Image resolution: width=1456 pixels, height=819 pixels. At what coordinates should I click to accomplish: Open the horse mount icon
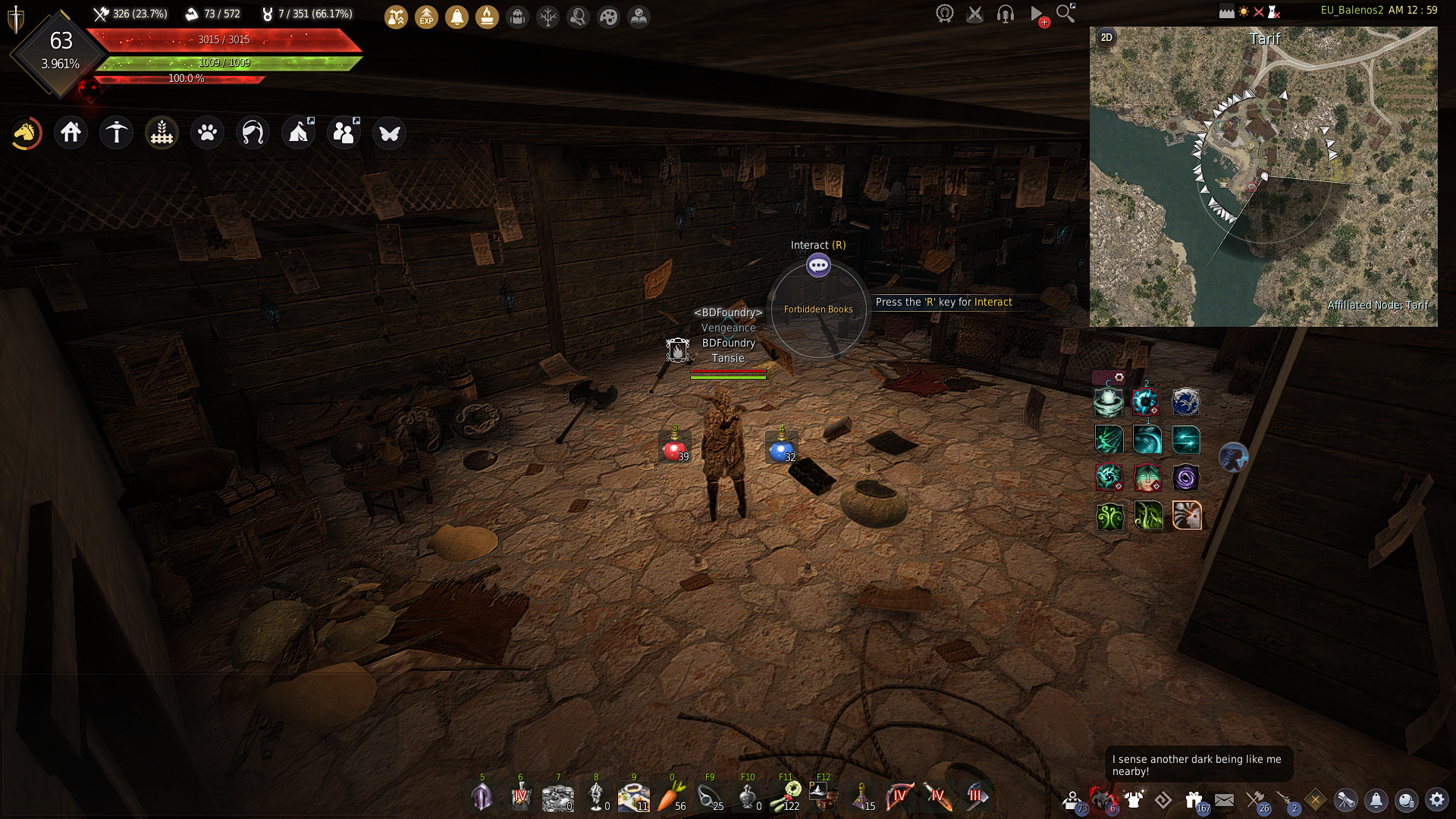tap(26, 133)
